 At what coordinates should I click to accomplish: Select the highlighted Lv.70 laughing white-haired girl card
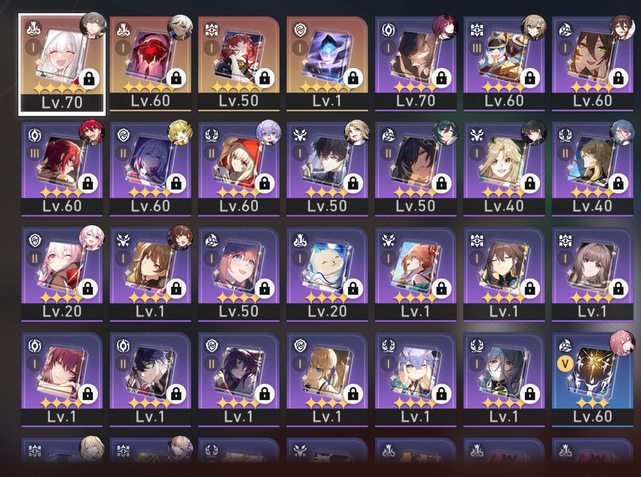(63, 63)
